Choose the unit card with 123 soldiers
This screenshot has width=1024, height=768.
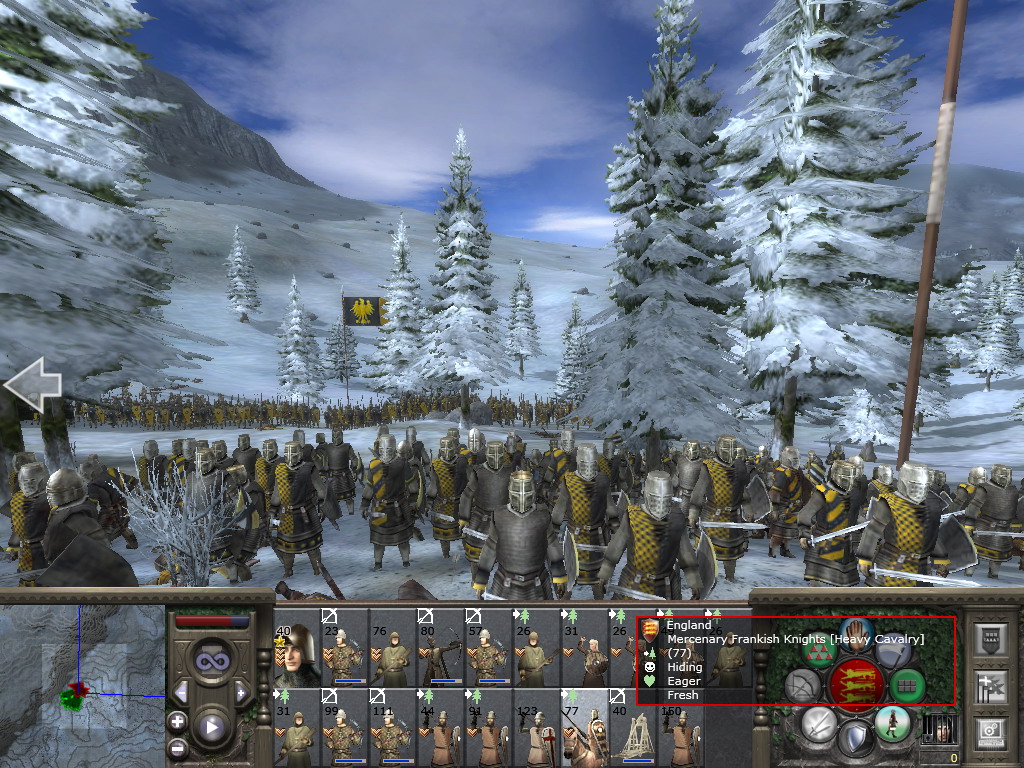coord(538,727)
